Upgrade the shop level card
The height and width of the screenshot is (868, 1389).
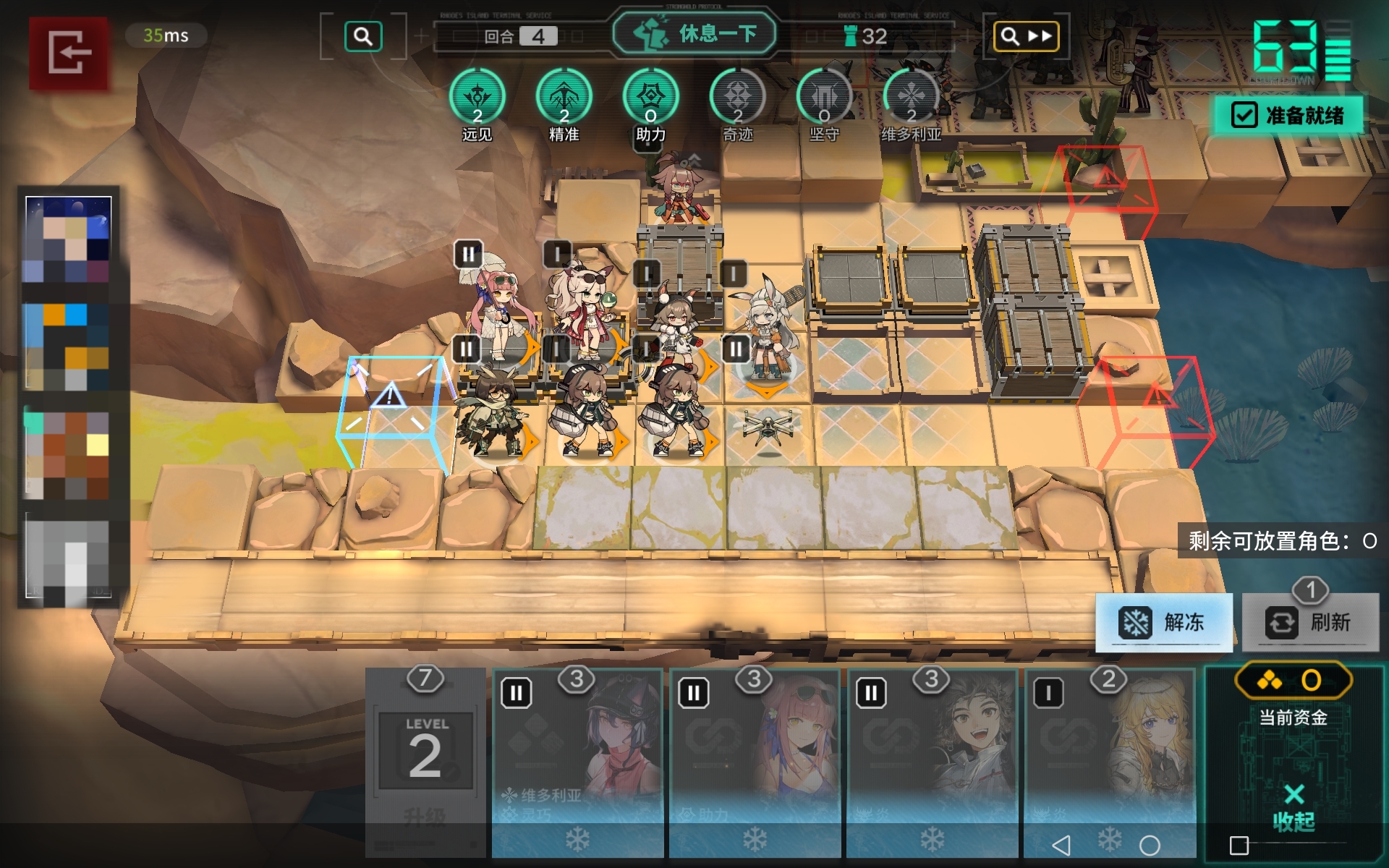tap(425, 759)
